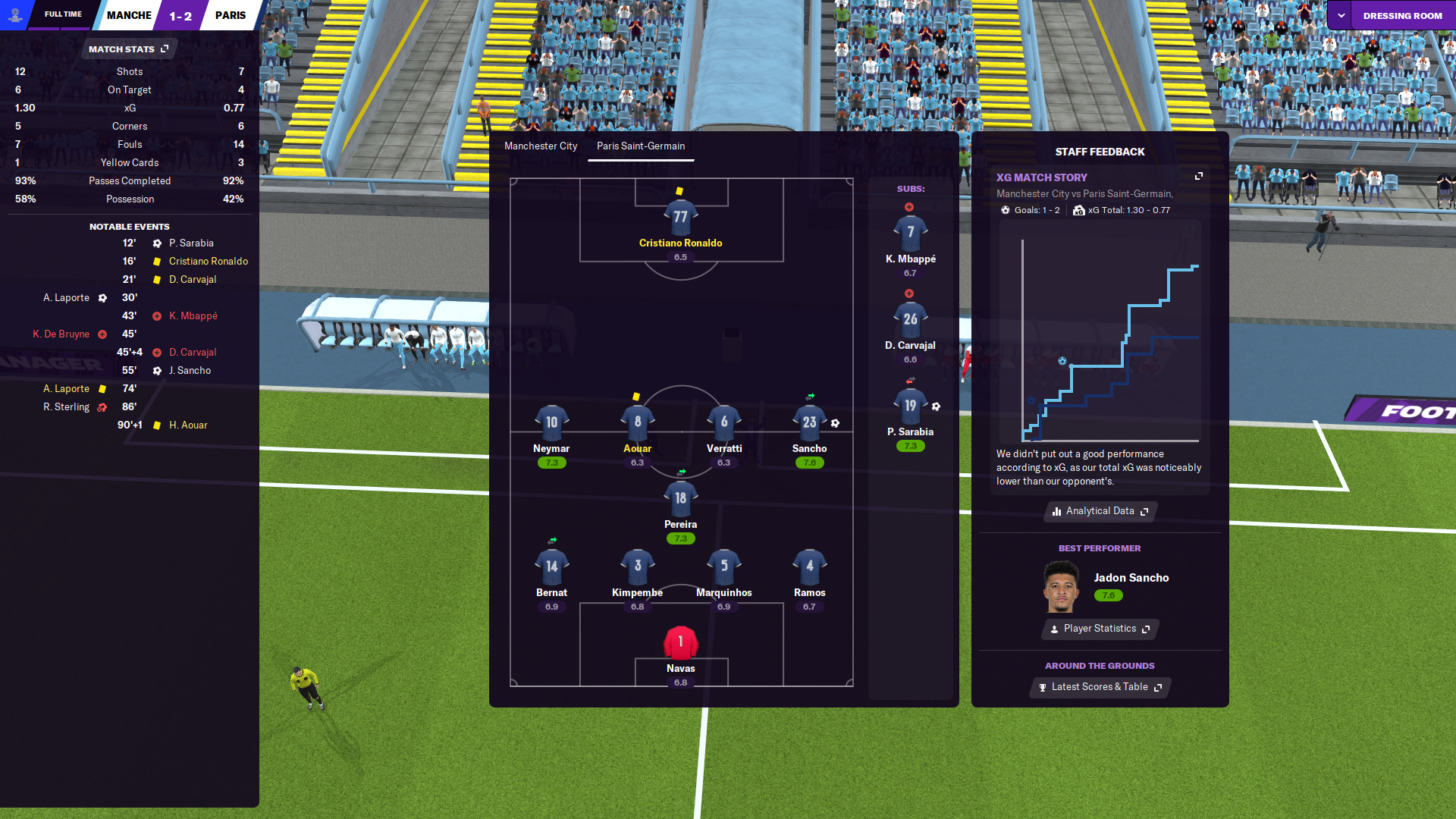Choose substitute K. Mbappé in the subs list
This screenshot has height=819, width=1456.
910,234
